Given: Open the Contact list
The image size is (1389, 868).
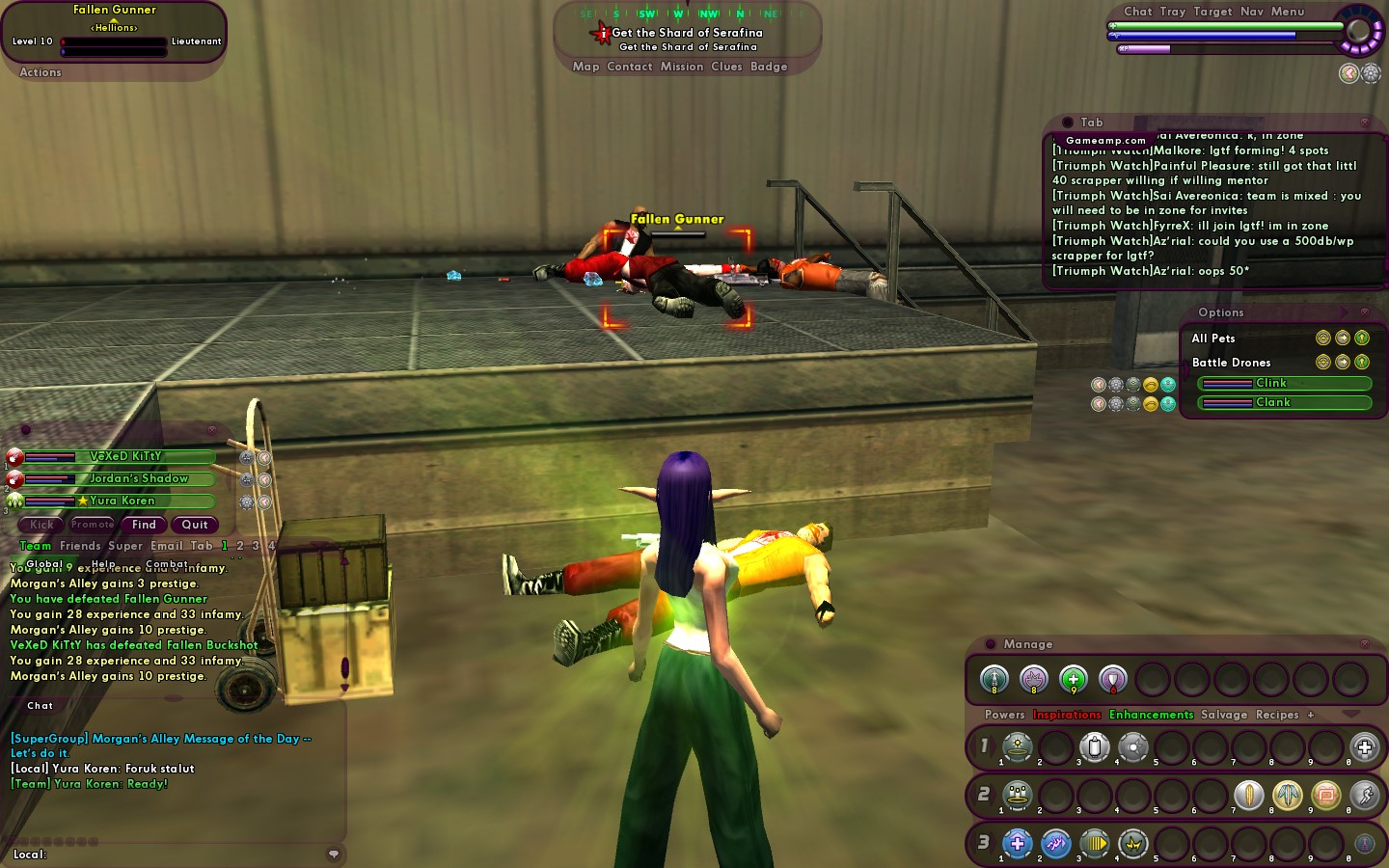Looking at the screenshot, I should click(x=630, y=67).
